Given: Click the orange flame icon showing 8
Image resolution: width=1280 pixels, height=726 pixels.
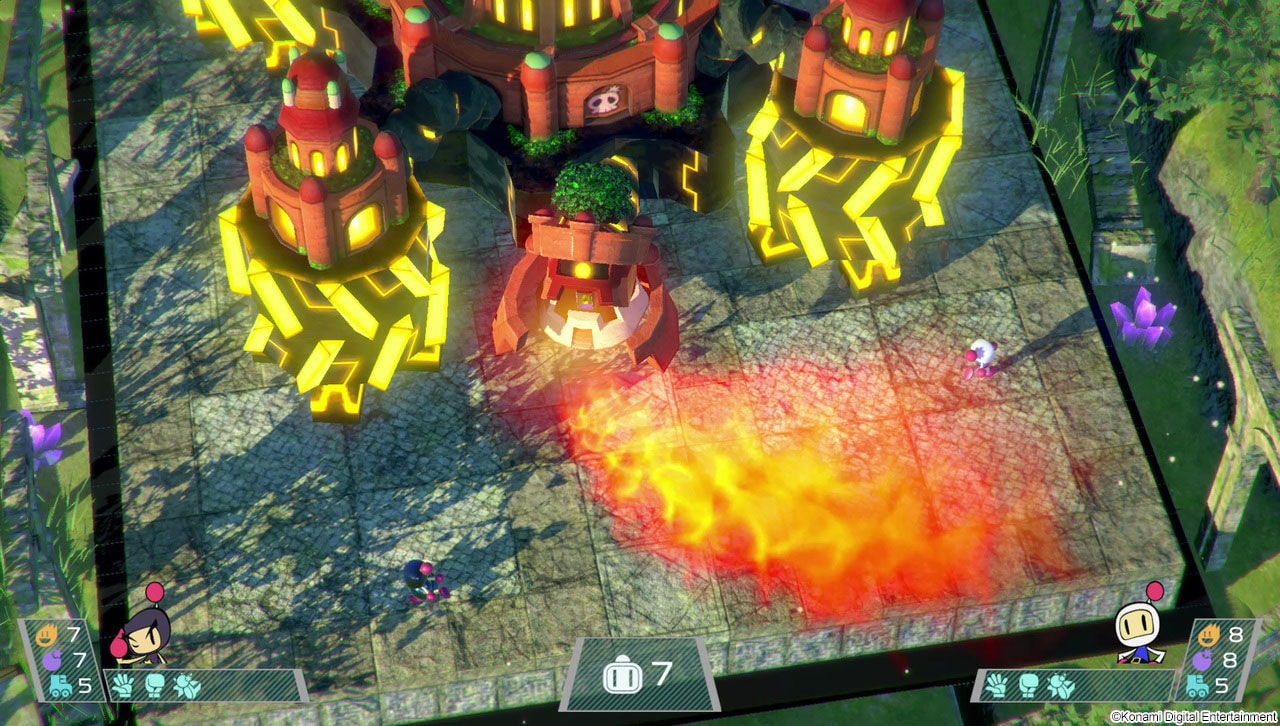Looking at the screenshot, I should pyautogui.click(x=1210, y=634).
